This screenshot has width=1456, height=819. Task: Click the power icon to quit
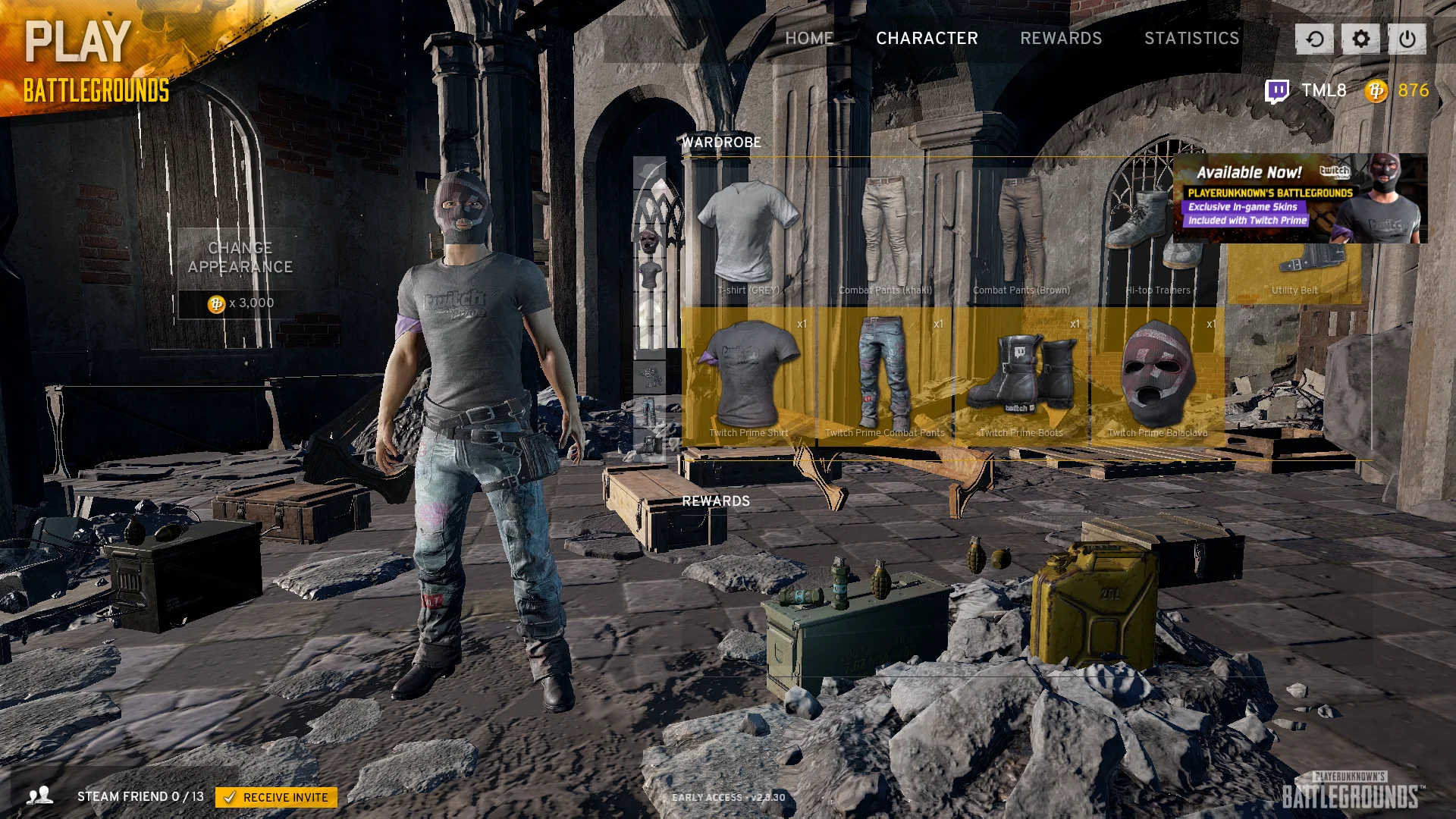click(x=1407, y=39)
